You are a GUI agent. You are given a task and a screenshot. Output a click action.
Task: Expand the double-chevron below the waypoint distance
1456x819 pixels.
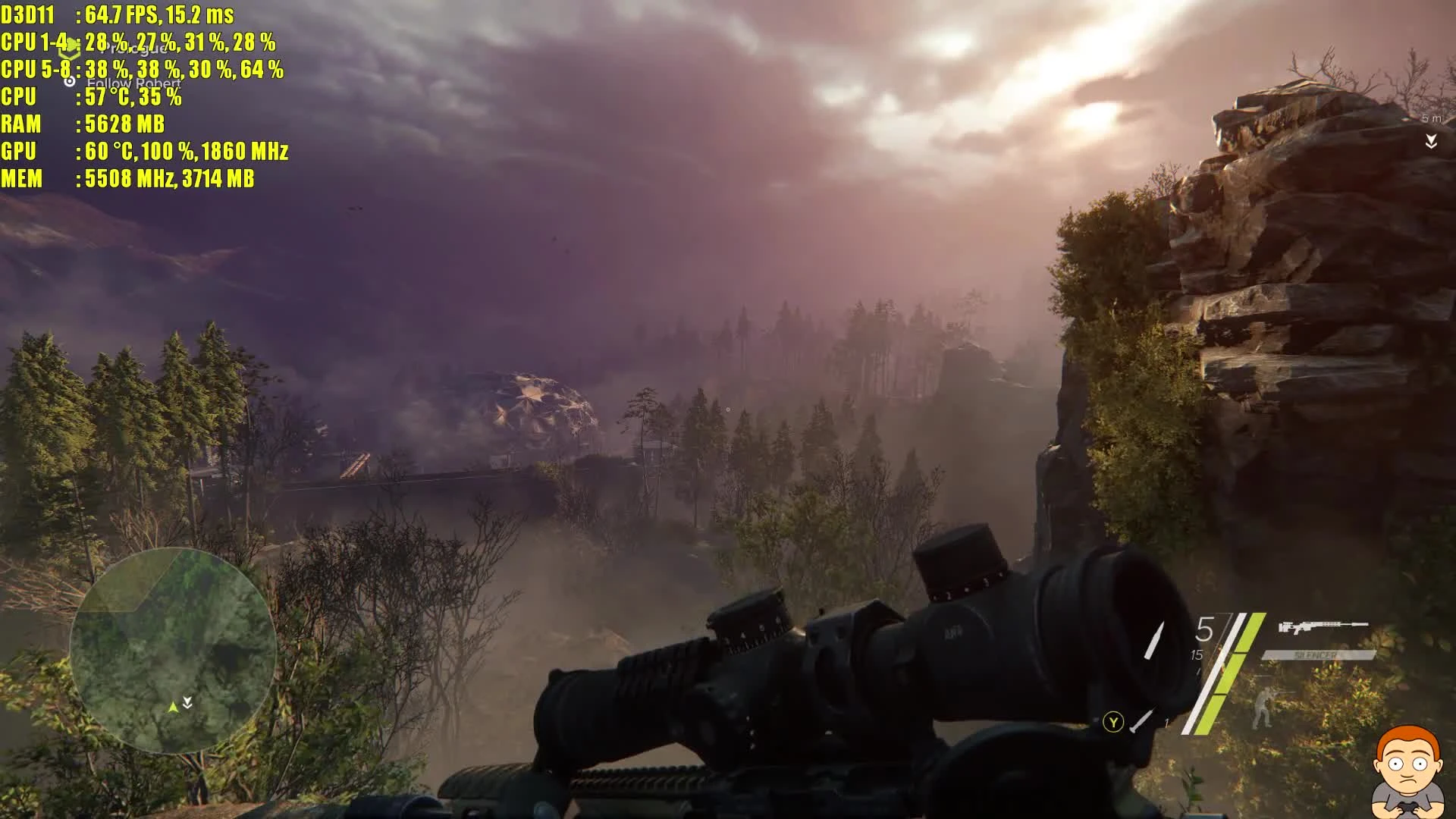(1431, 141)
